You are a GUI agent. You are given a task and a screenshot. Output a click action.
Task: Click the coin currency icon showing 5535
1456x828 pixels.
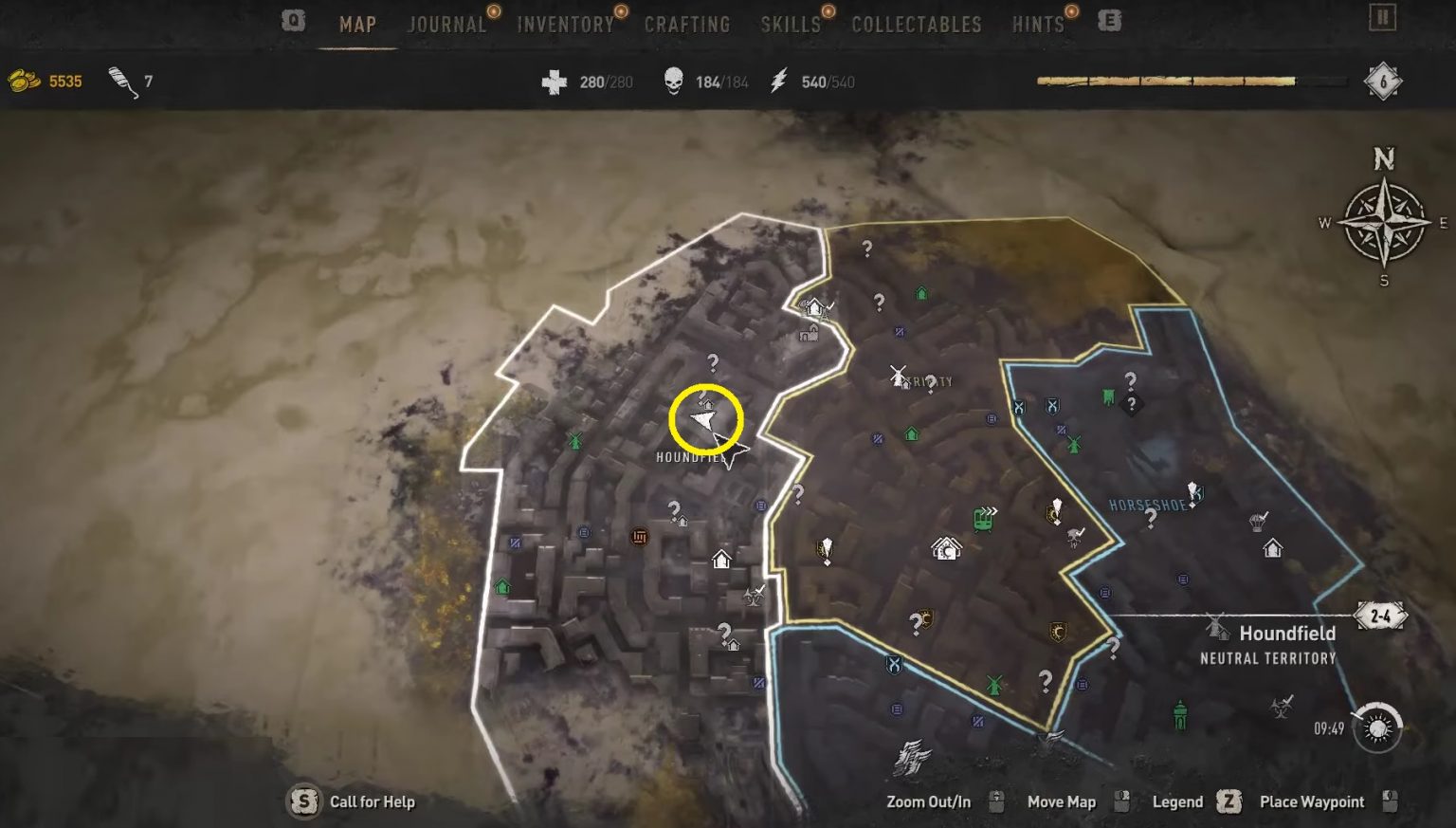(x=23, y=81)
